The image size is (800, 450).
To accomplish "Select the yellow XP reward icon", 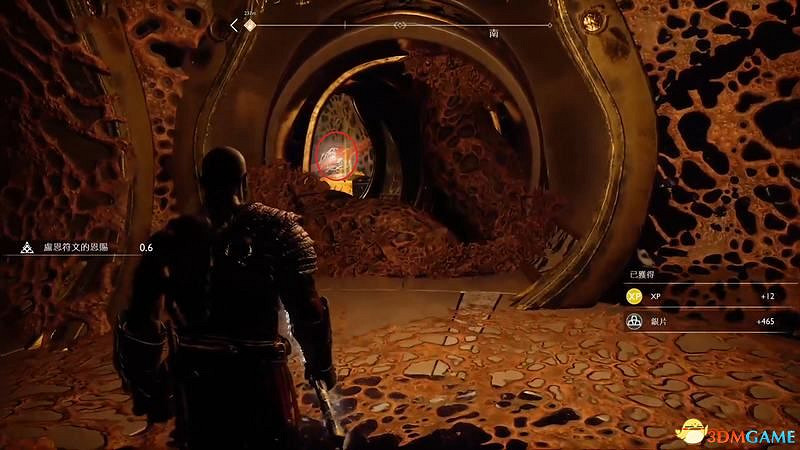I will [x=634, y=296].
